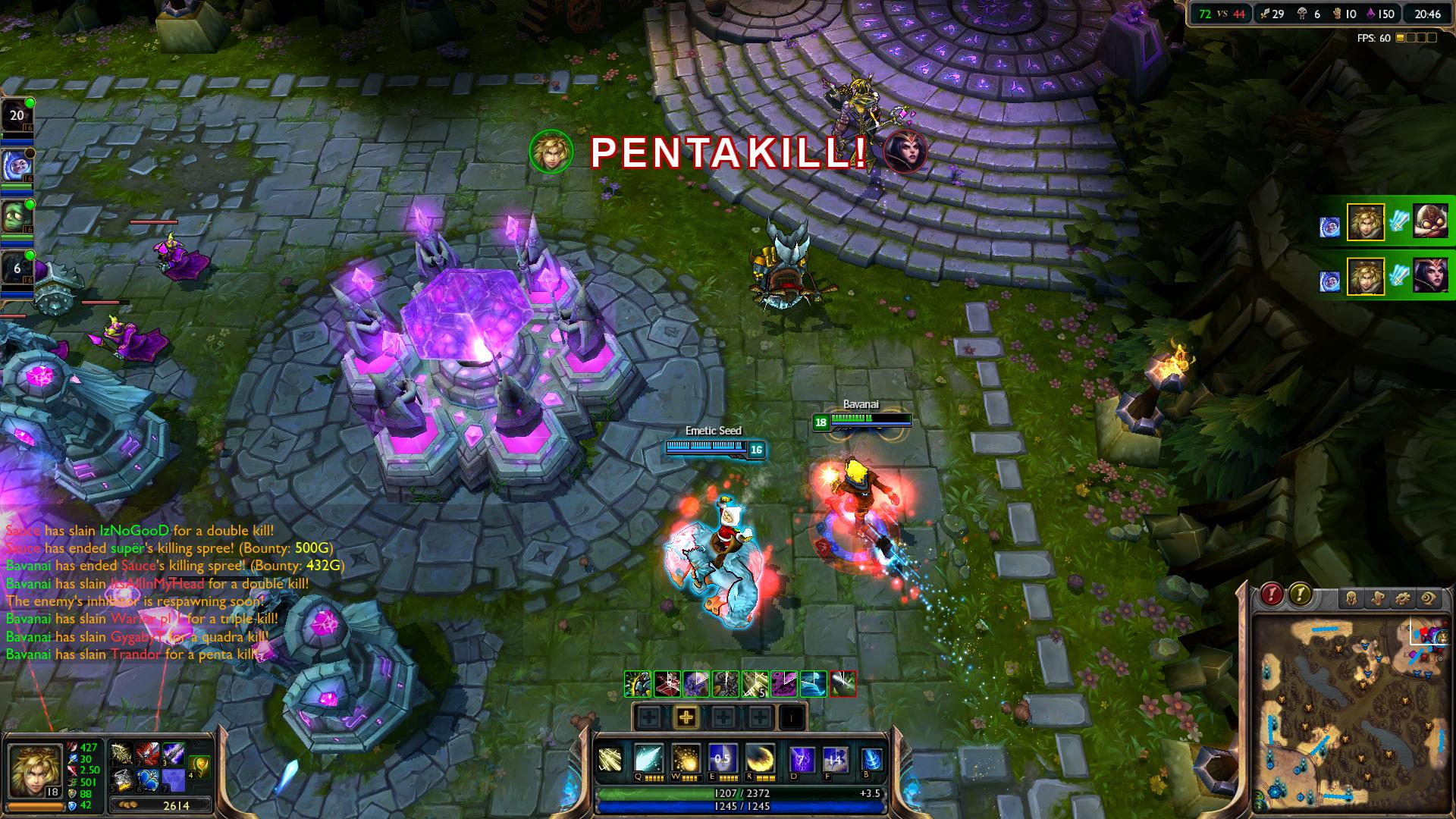
Task: Use the D summoner spell
Action: [x=802, y=758]
